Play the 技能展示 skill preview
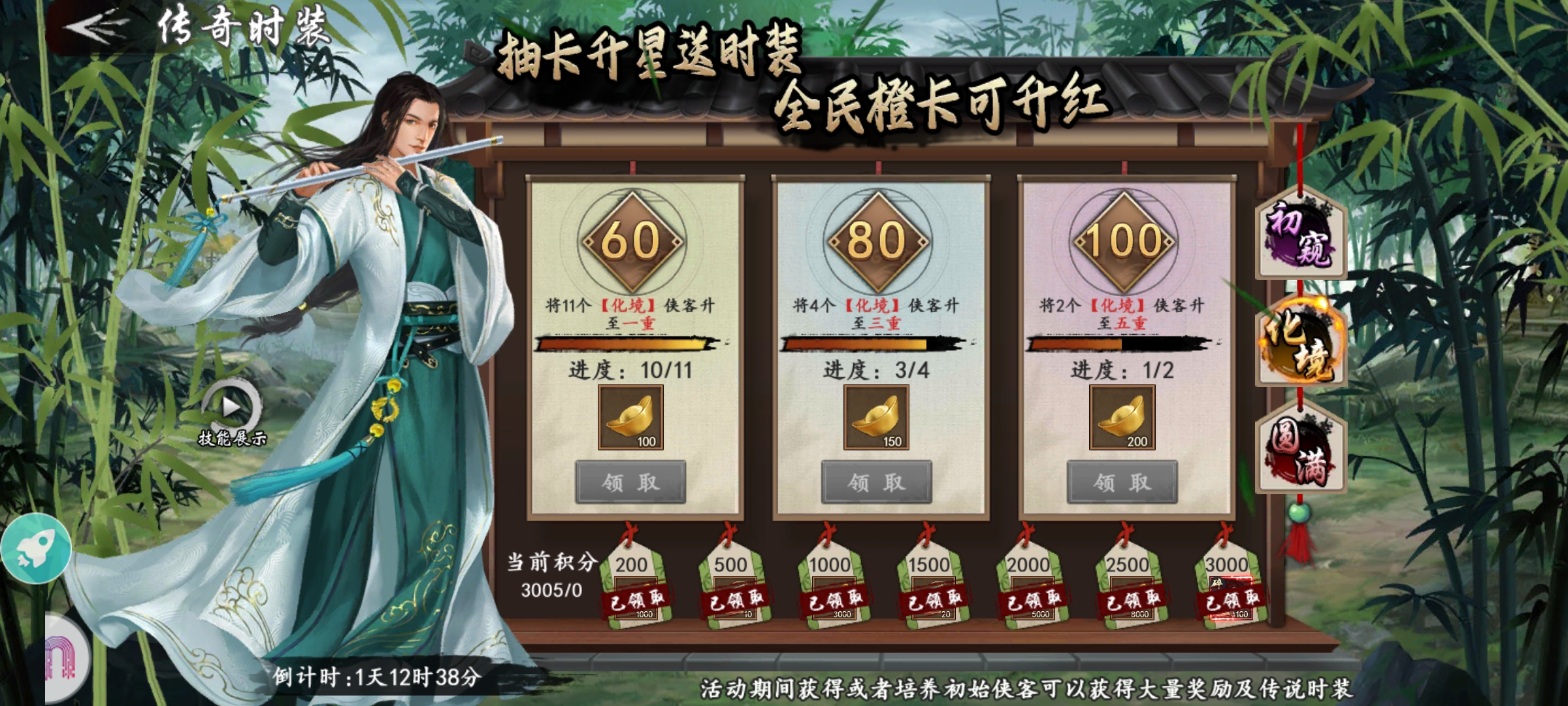Viewport: 1568px width, 706px height. [231, 407]
